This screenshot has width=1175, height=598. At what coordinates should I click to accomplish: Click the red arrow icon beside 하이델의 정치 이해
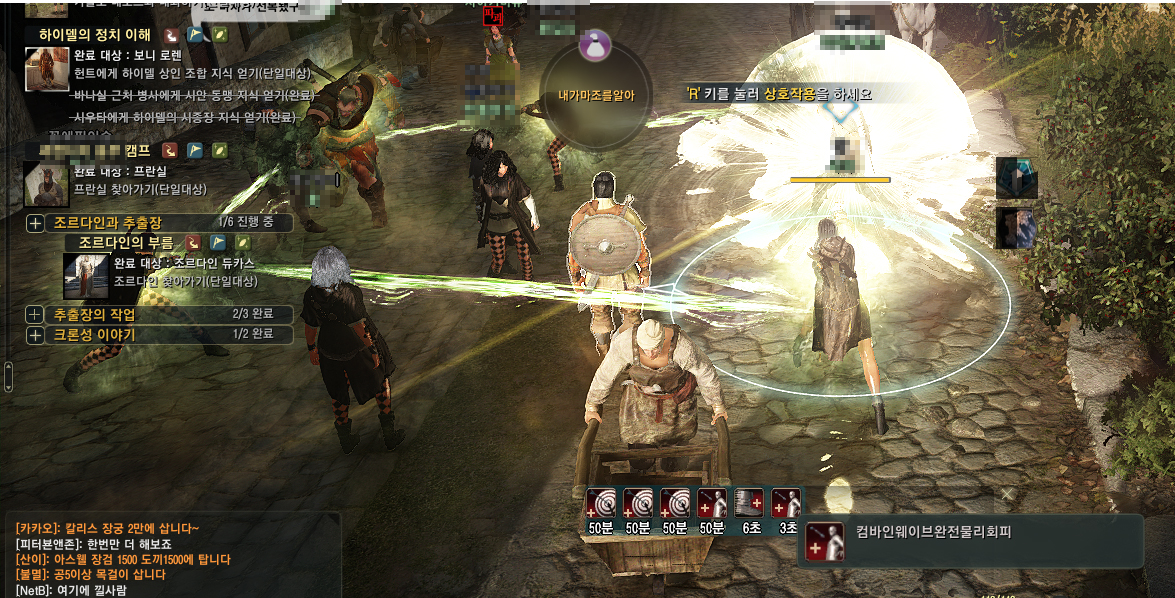(x=171, y=35)
